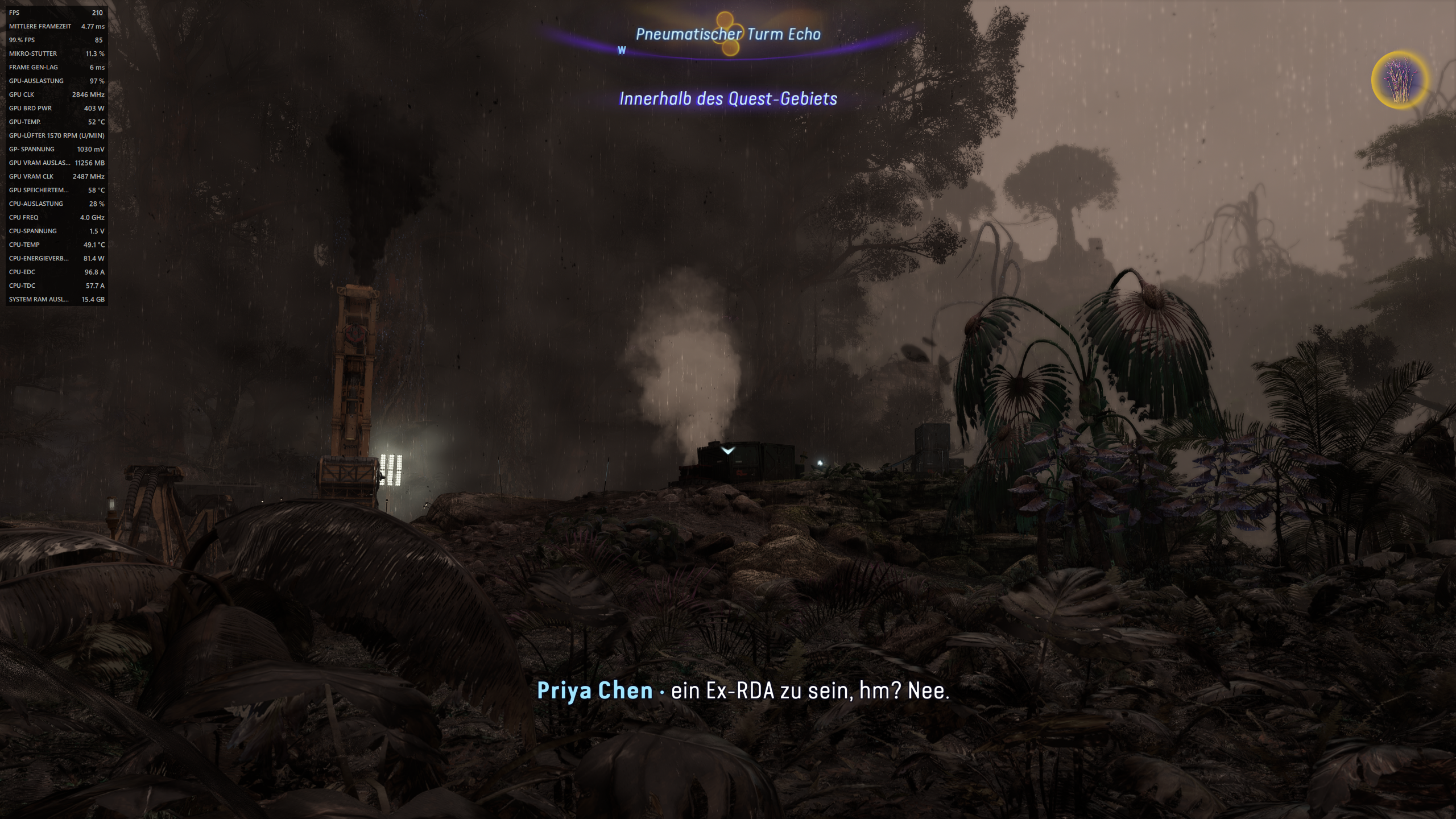The image size is (1456, 819).
Task: Click the white chevron waypoint marker
Action: (x=728, y=450)
